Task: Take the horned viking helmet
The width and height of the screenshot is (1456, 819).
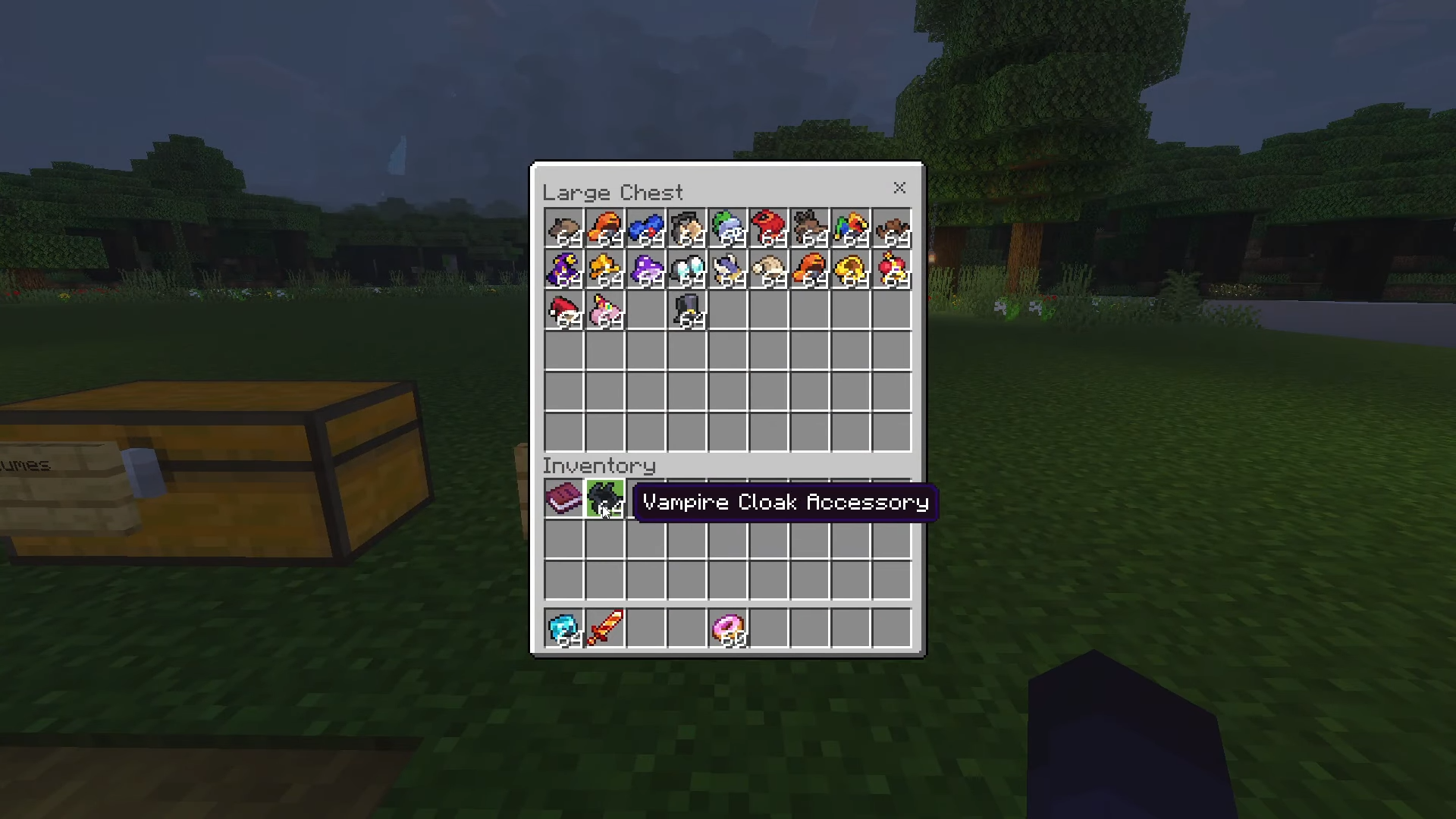Action: coord(728,269)
